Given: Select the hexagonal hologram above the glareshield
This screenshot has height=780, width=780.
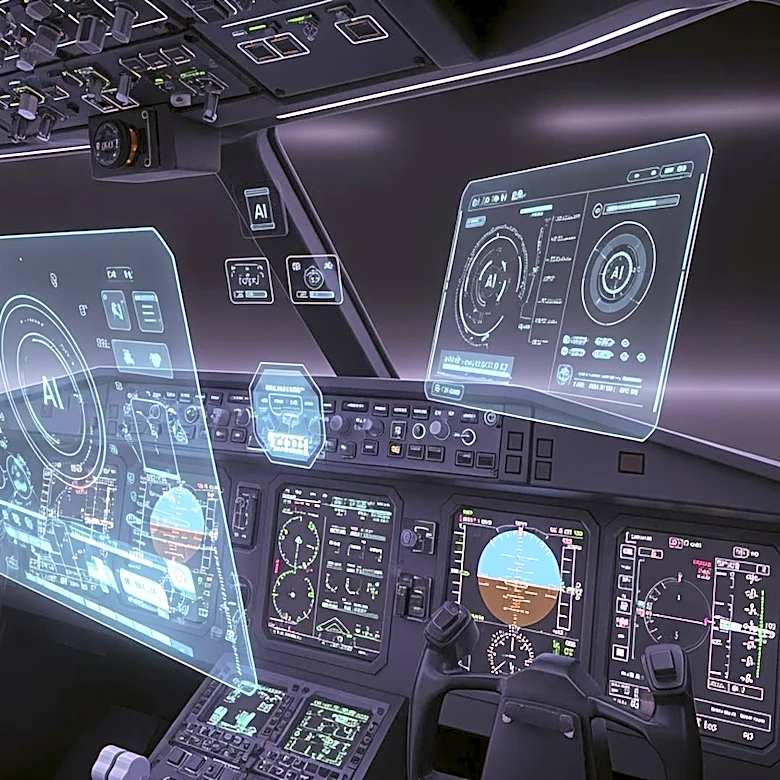Looking at the screenshot, I should pyautogui.click(x=287, y=413).
